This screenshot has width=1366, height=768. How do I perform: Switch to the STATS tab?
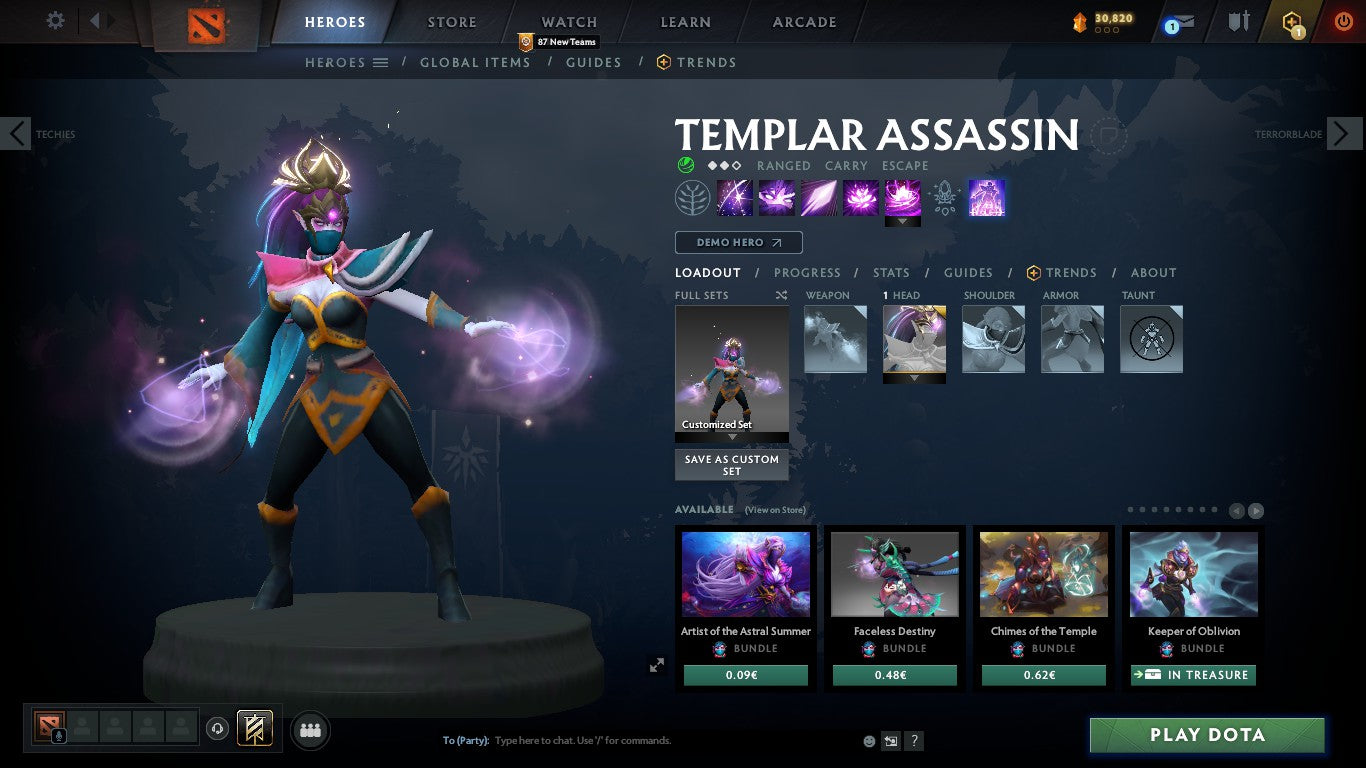[x=890, y=273]
